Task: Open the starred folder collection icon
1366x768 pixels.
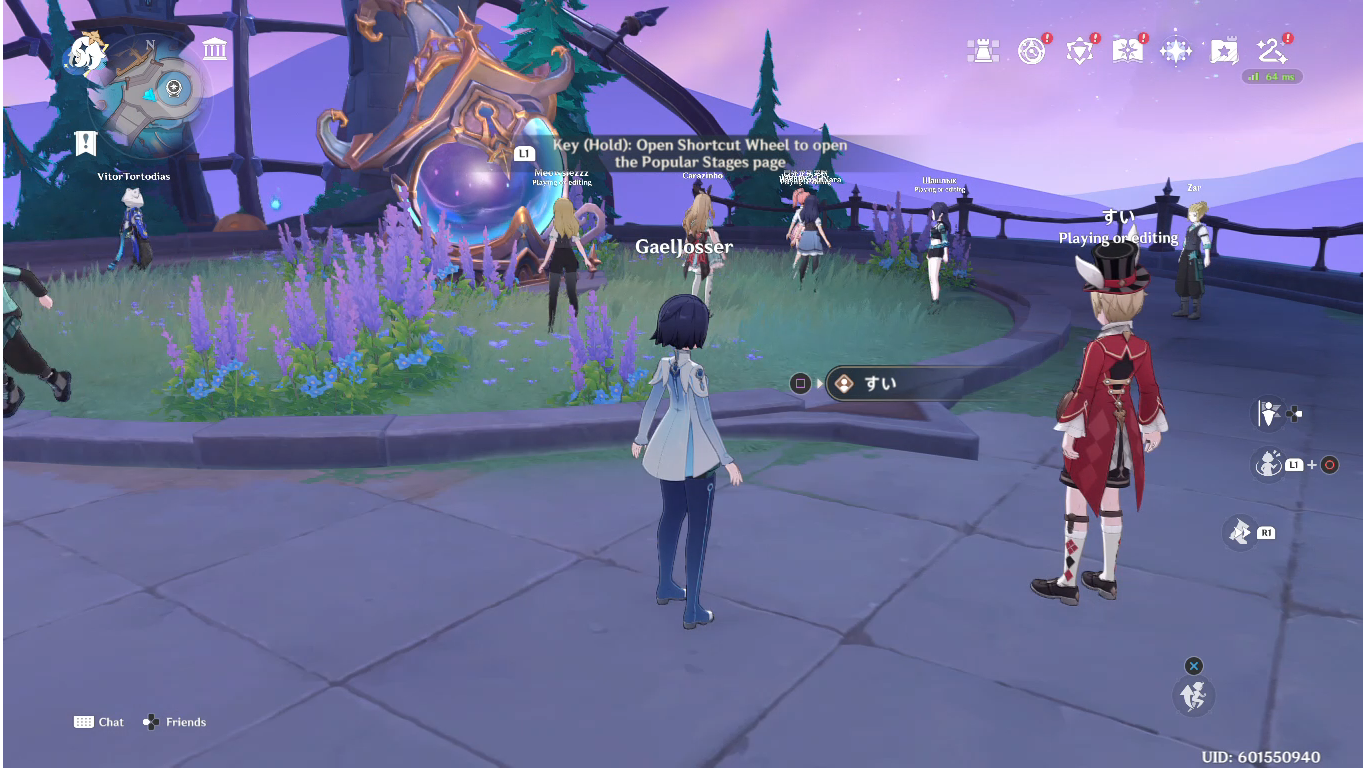Action: click(x=1224, y=51)
